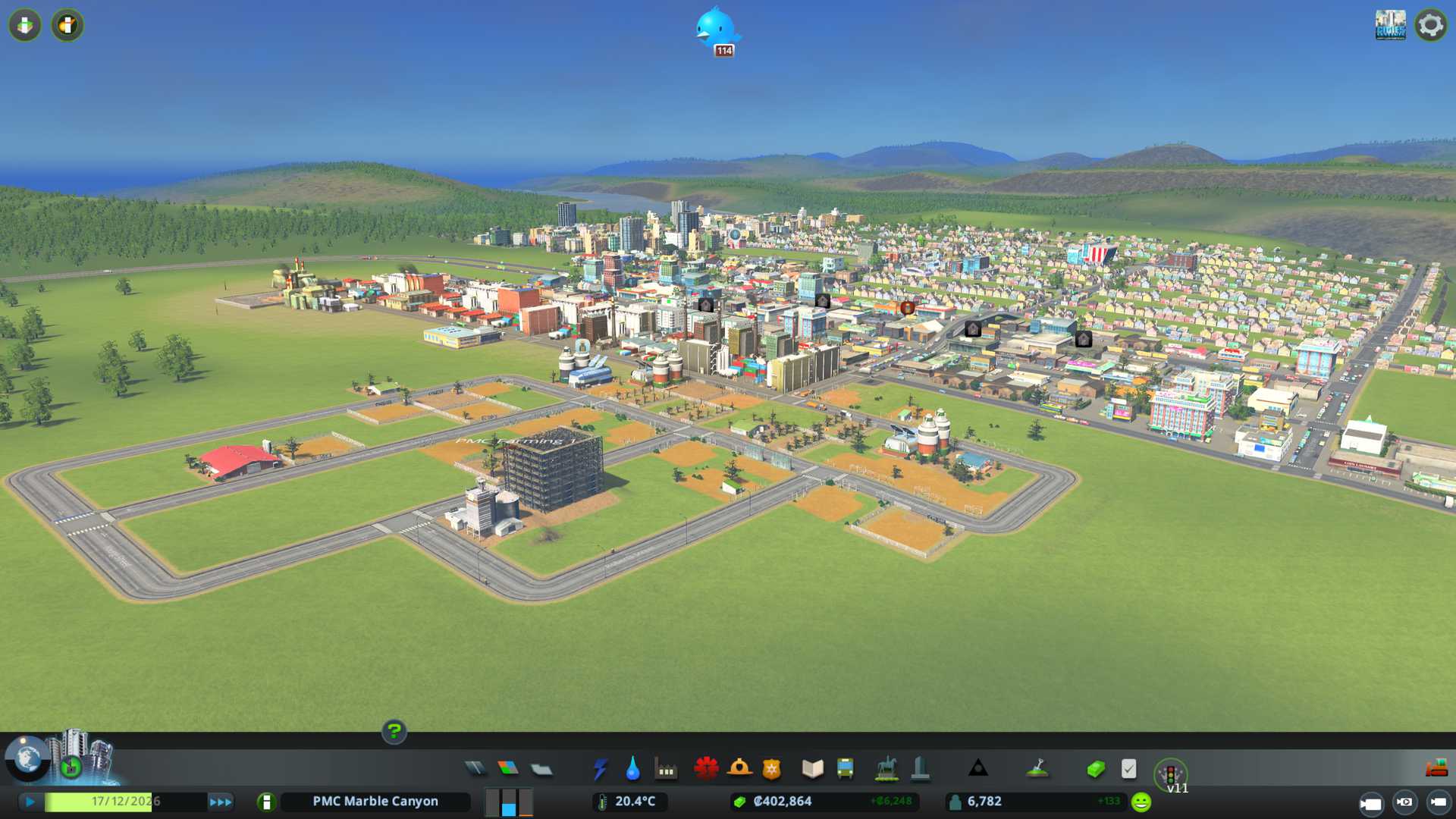The image size is (1456, 819).
Task: Change game speed with triple arrows
Action: 221,802
